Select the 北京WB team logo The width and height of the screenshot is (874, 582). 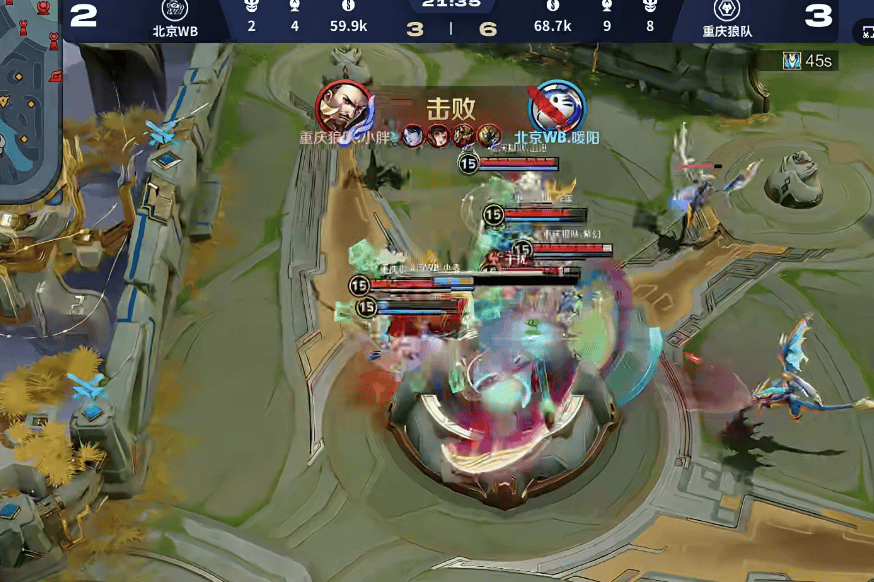(x=175, y=8)
